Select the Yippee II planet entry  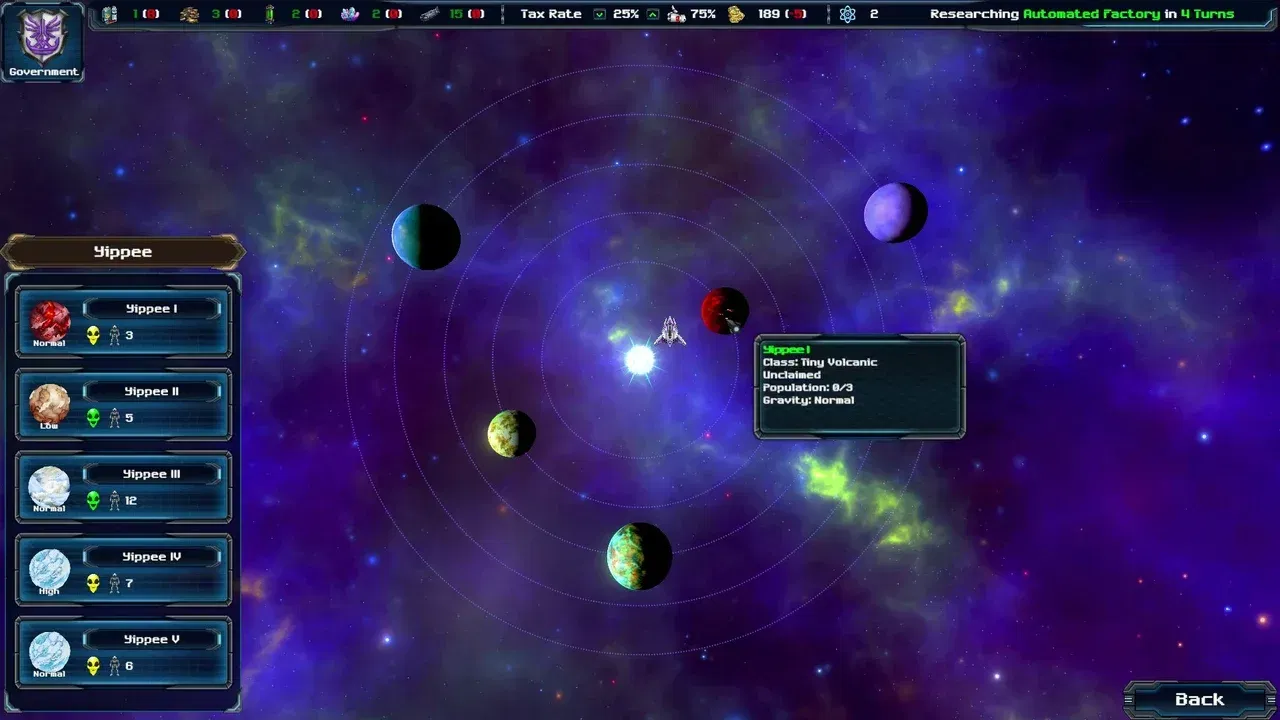(x=151, y=391)
